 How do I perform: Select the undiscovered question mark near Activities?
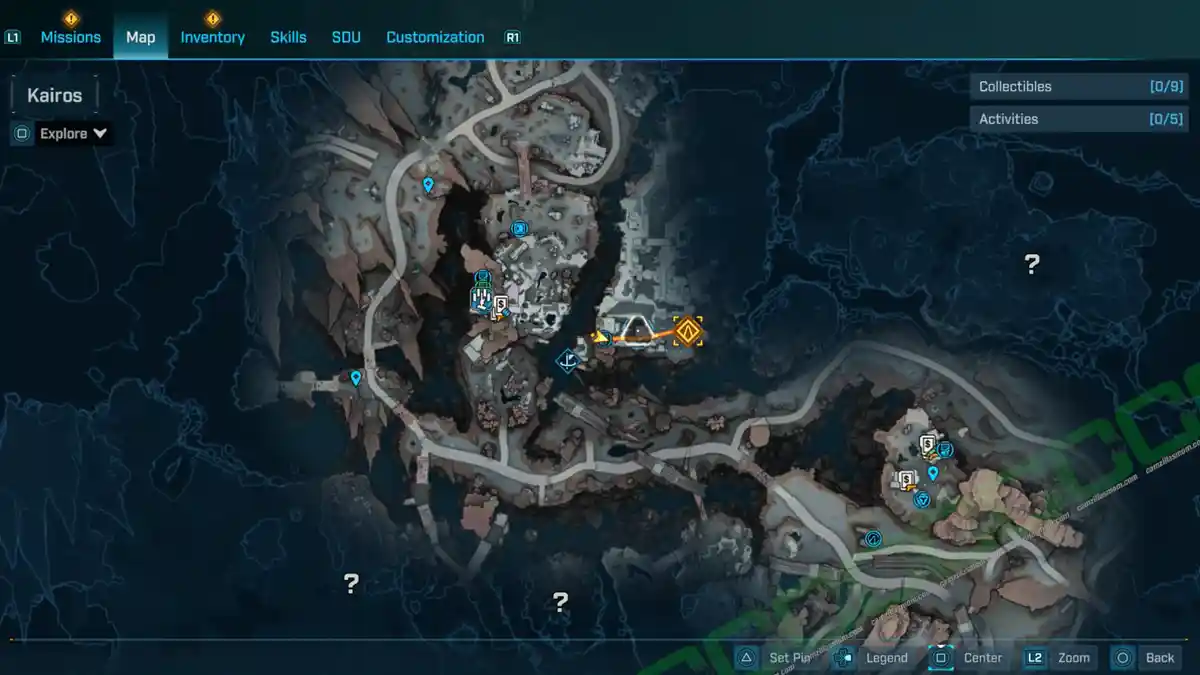point(1032,264)
